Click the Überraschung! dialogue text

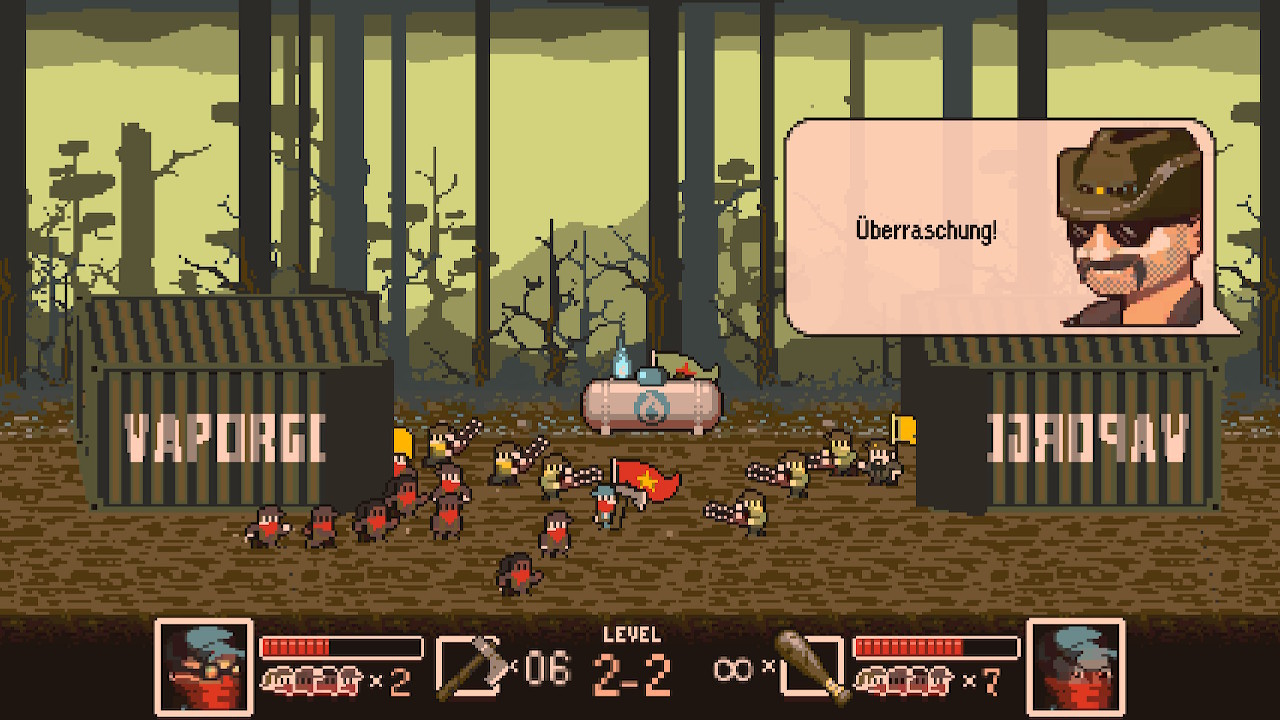click(925, 227)
